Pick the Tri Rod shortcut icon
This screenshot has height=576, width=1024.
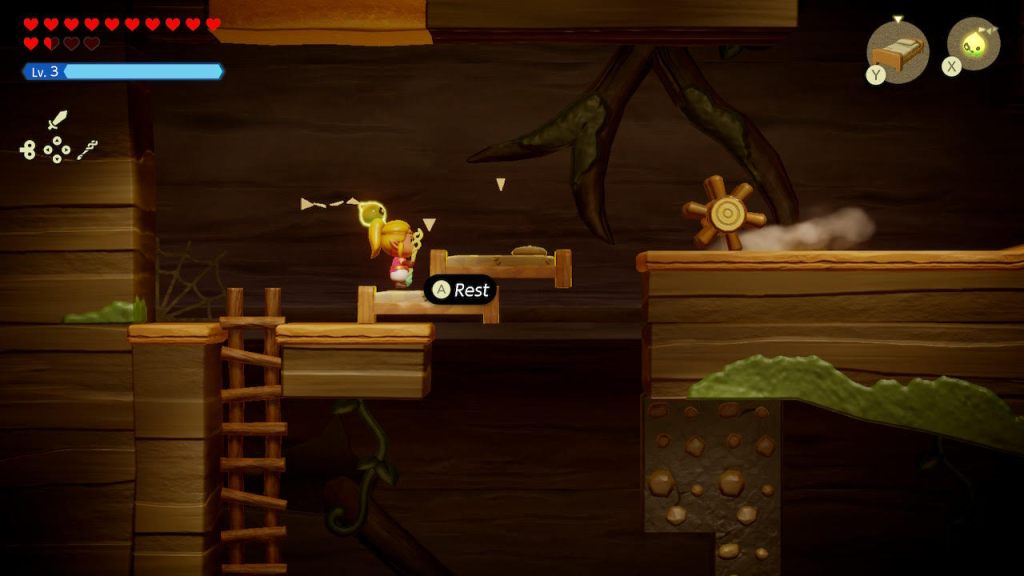pyautogui.click(x=88, y=150)
